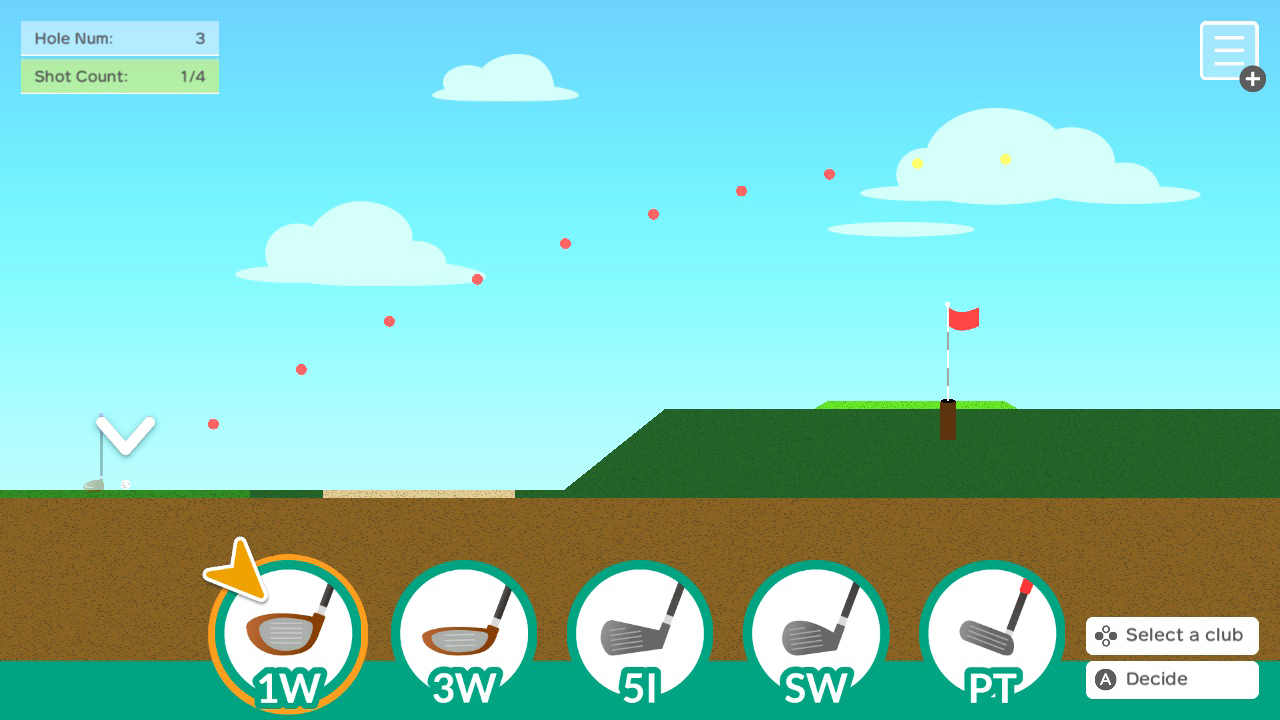This screenshot has height=720, width=1280.
Task: Select the 3W wood club icon
Action: (465, 634)
